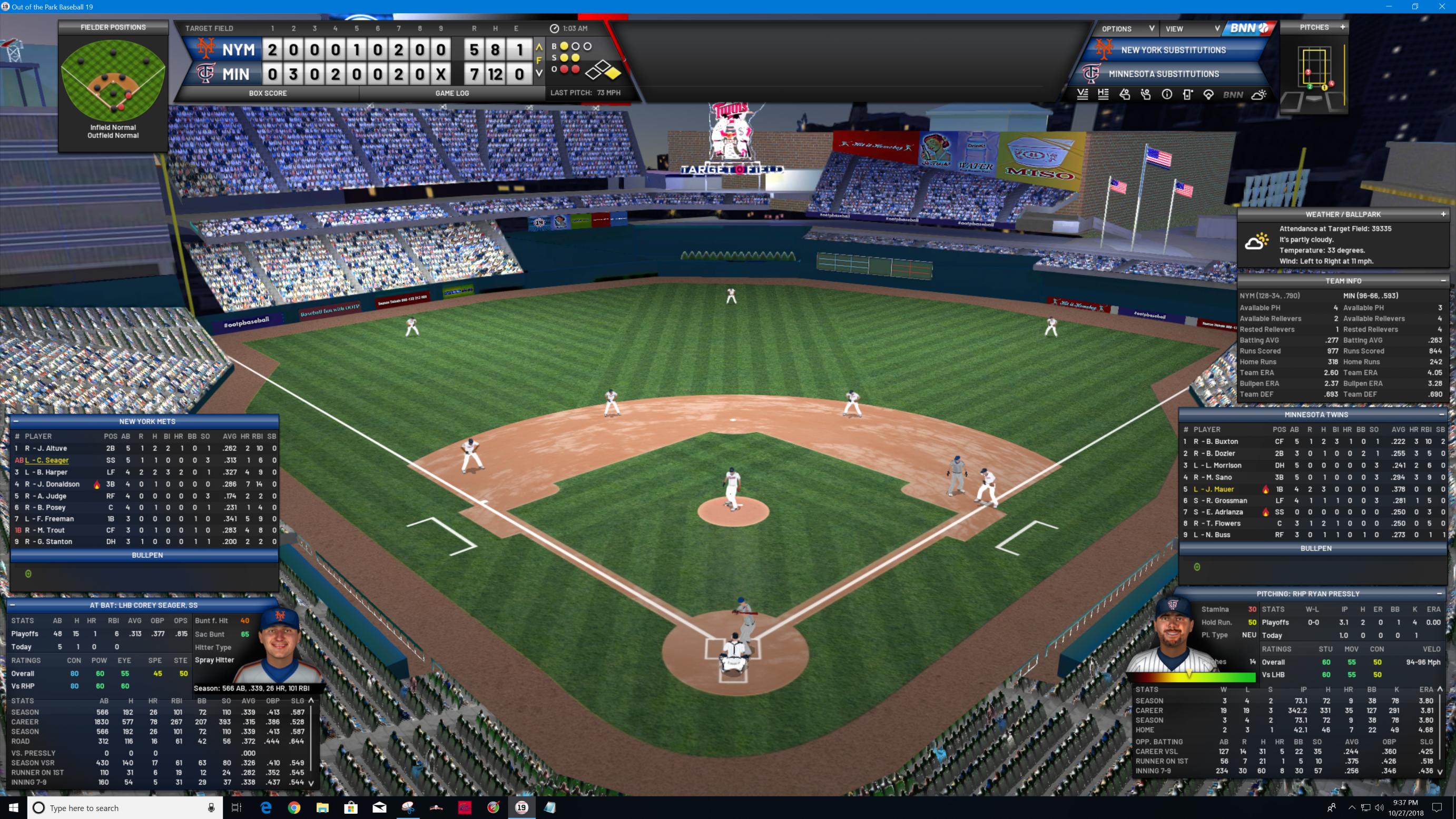Expand the Pitches panel with plus

coord(1342,27)
